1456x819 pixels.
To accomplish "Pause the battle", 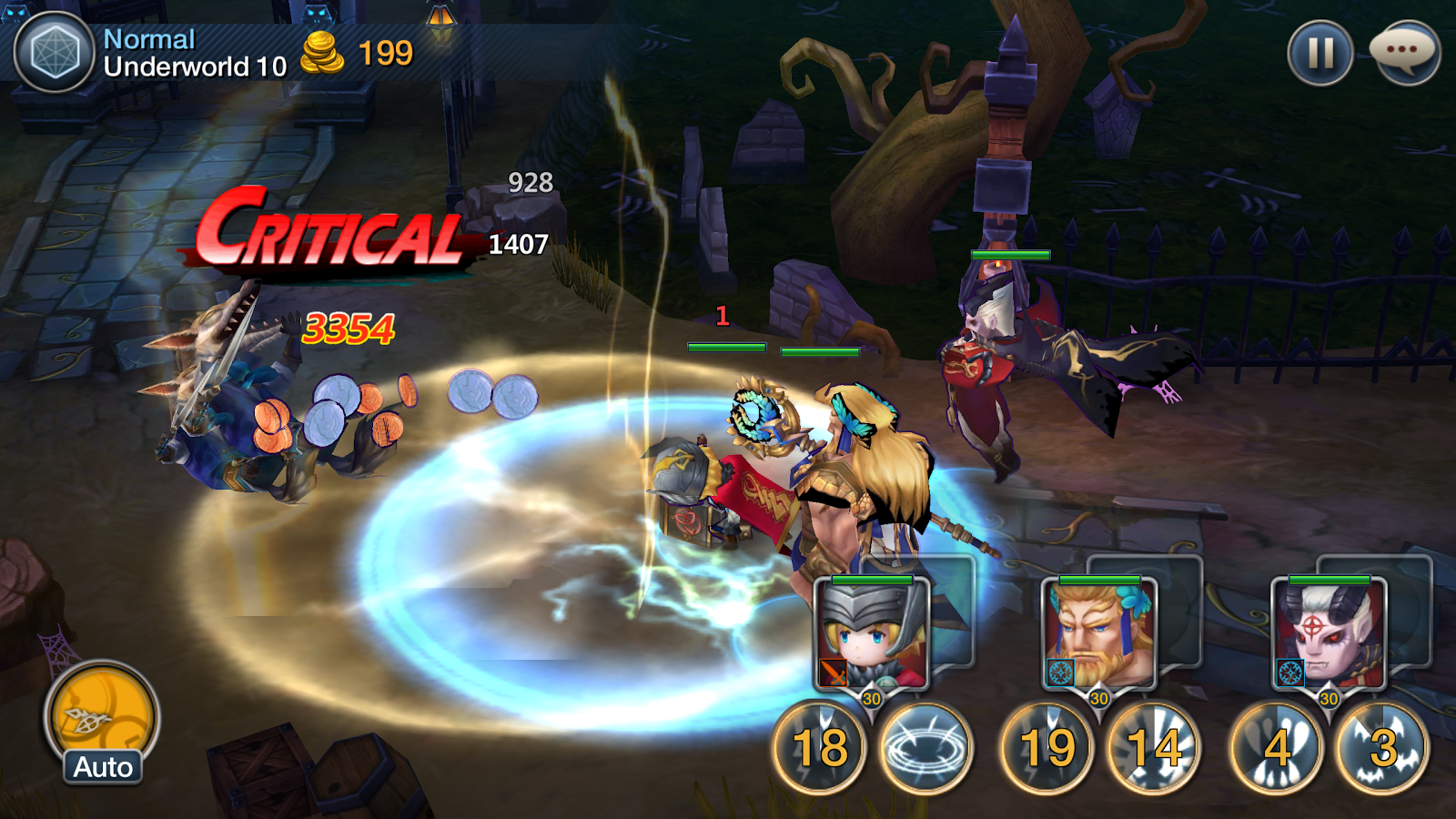I will pyautogui.click(x=1319, y=53).
